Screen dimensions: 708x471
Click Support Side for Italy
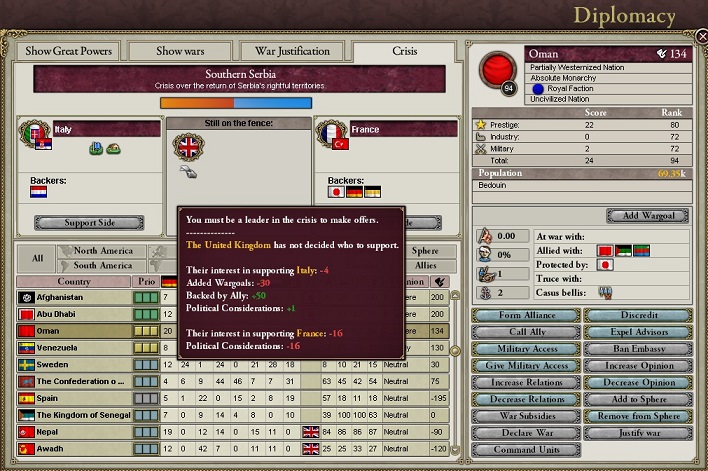coord(89,223)
